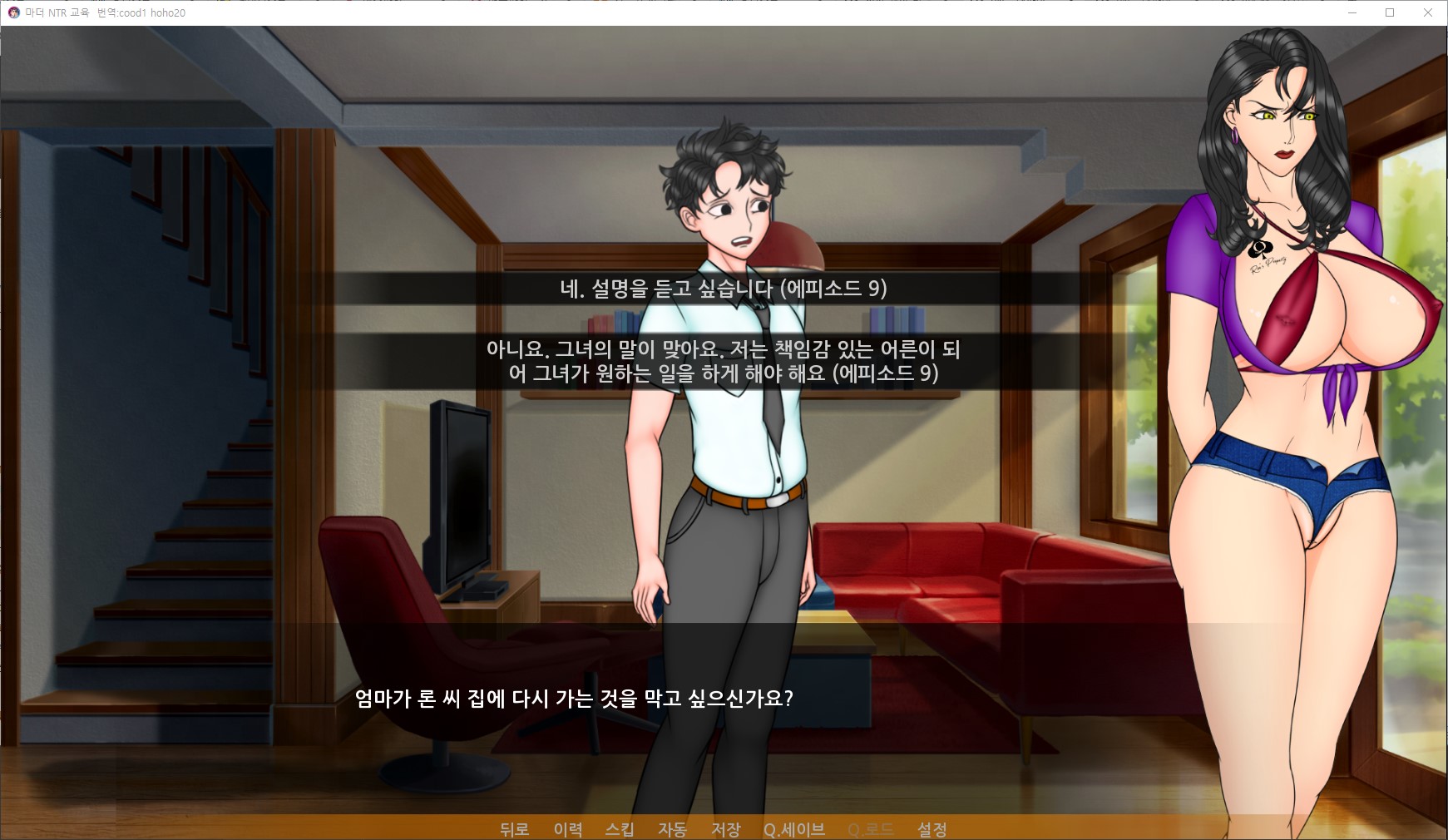Quick save with Q.세이브
Screen dimensions: 1448x840
(794, 829)
